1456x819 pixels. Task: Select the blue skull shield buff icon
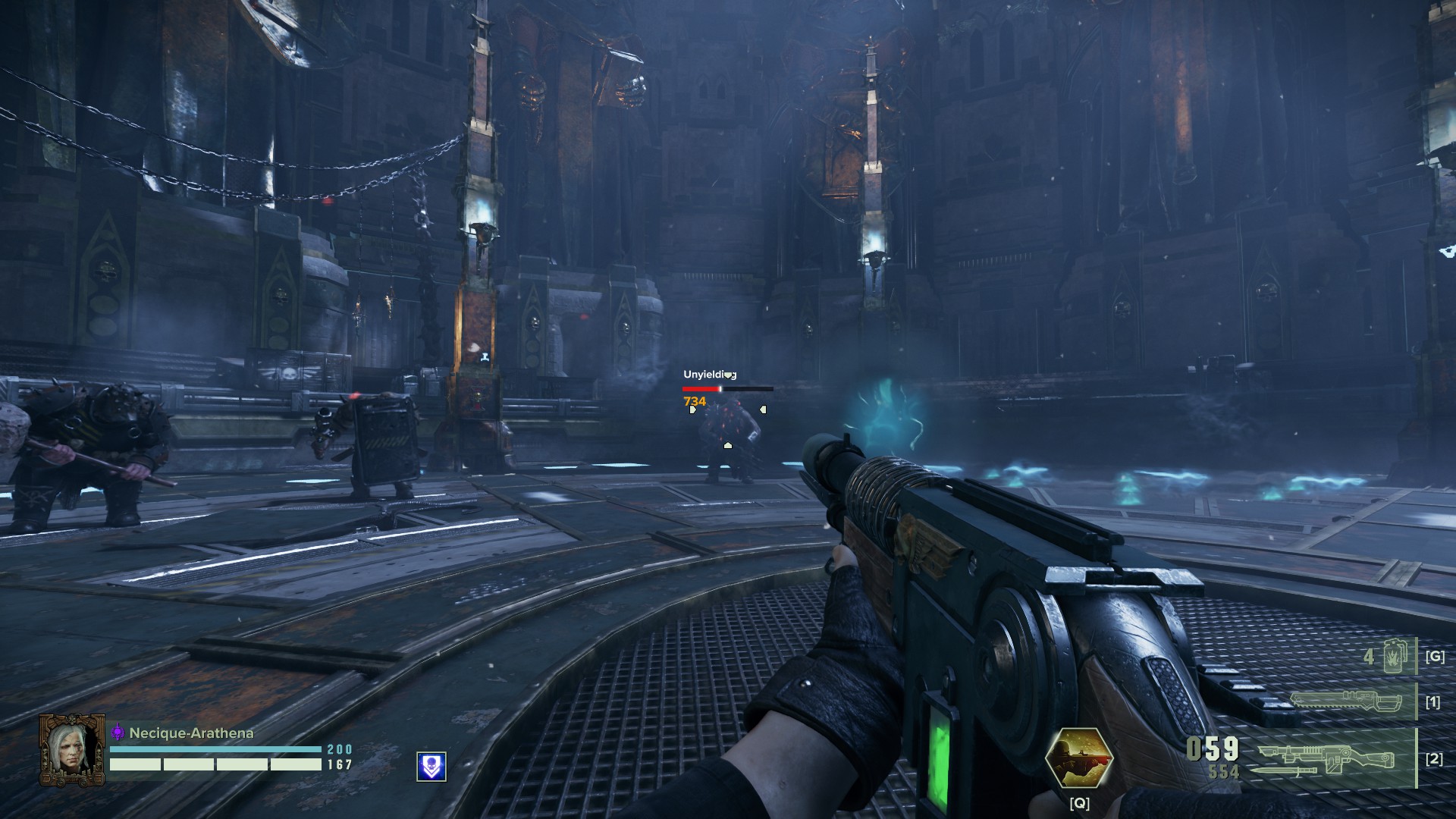click(x=431, y=767)
